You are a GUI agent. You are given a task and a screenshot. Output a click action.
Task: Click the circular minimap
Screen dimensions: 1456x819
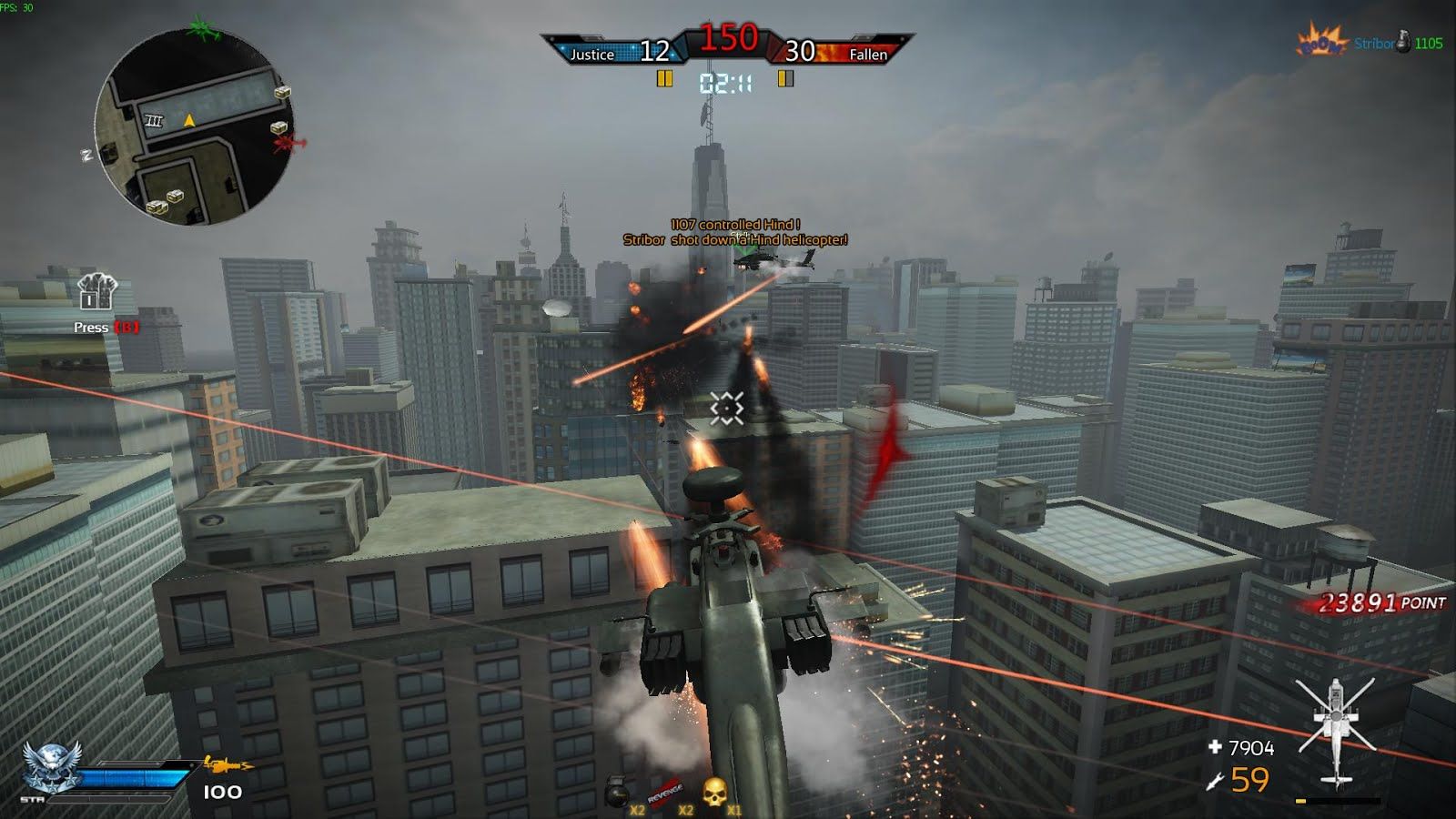tap(191, 127)
